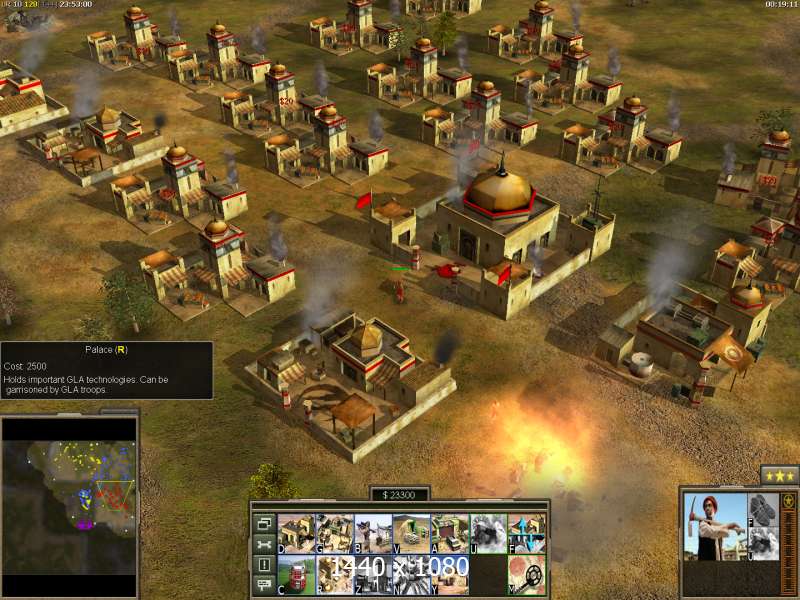Select the Arms Dealer build icon marked A

(450, 533)
